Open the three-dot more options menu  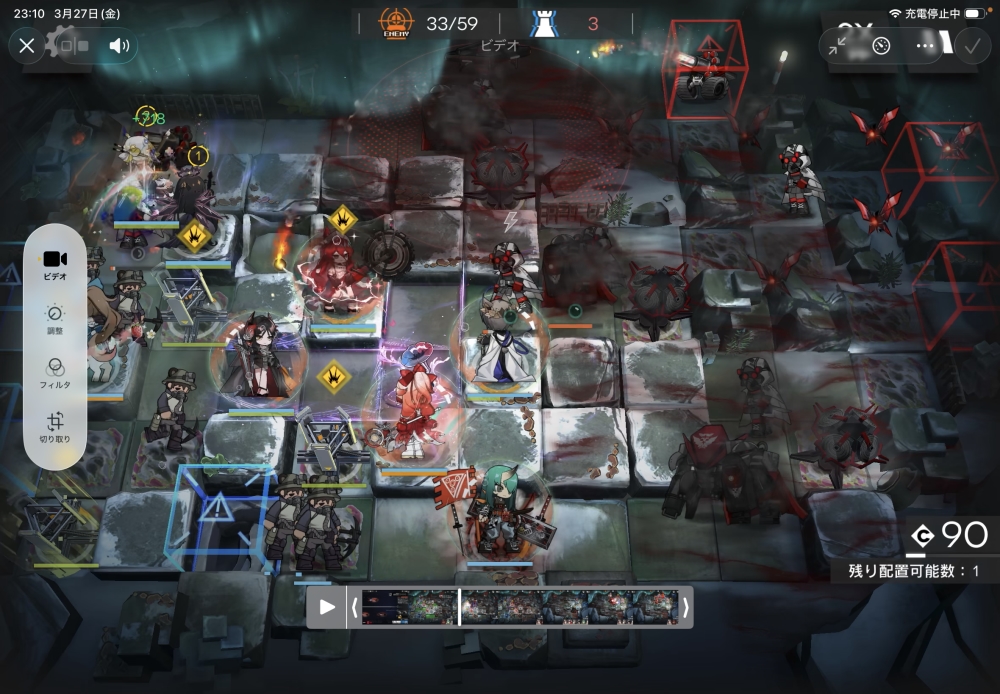point(925,46)
